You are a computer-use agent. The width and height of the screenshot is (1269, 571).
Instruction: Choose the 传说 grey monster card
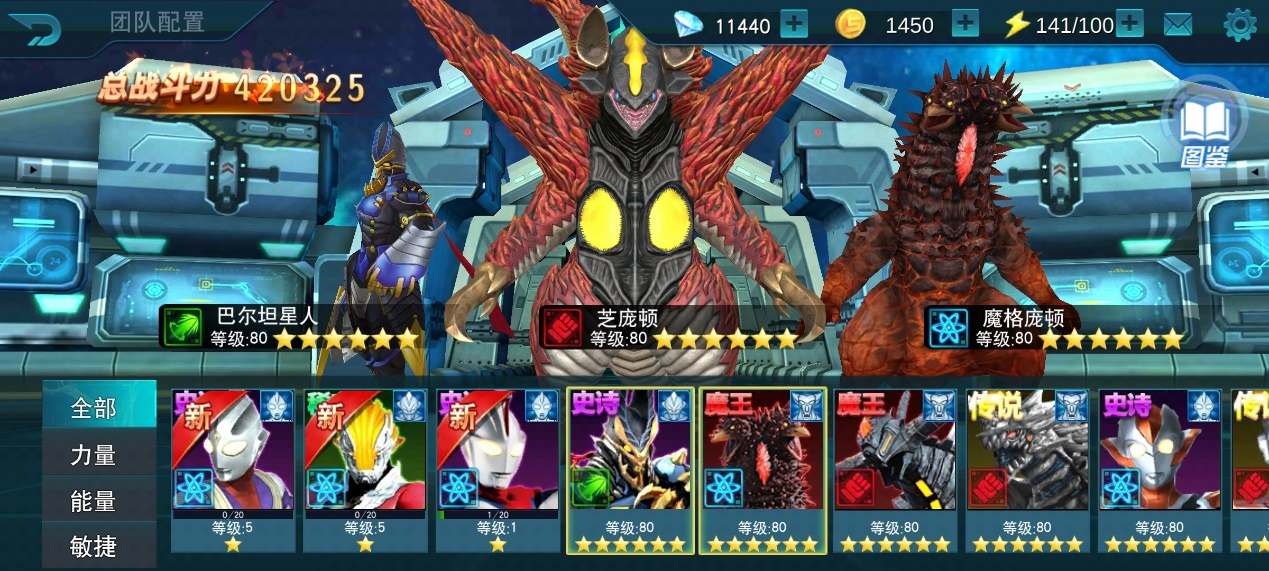point(1027,470)
